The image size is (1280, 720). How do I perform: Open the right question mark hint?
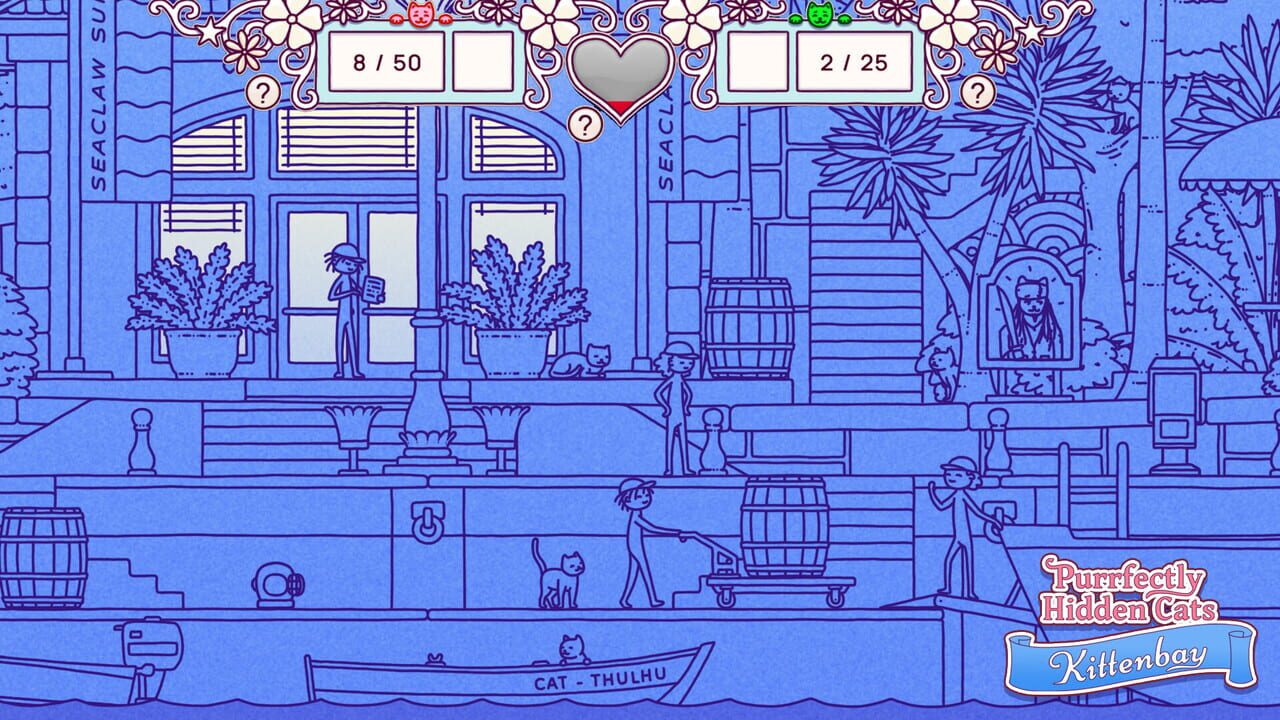pos(977,92)
